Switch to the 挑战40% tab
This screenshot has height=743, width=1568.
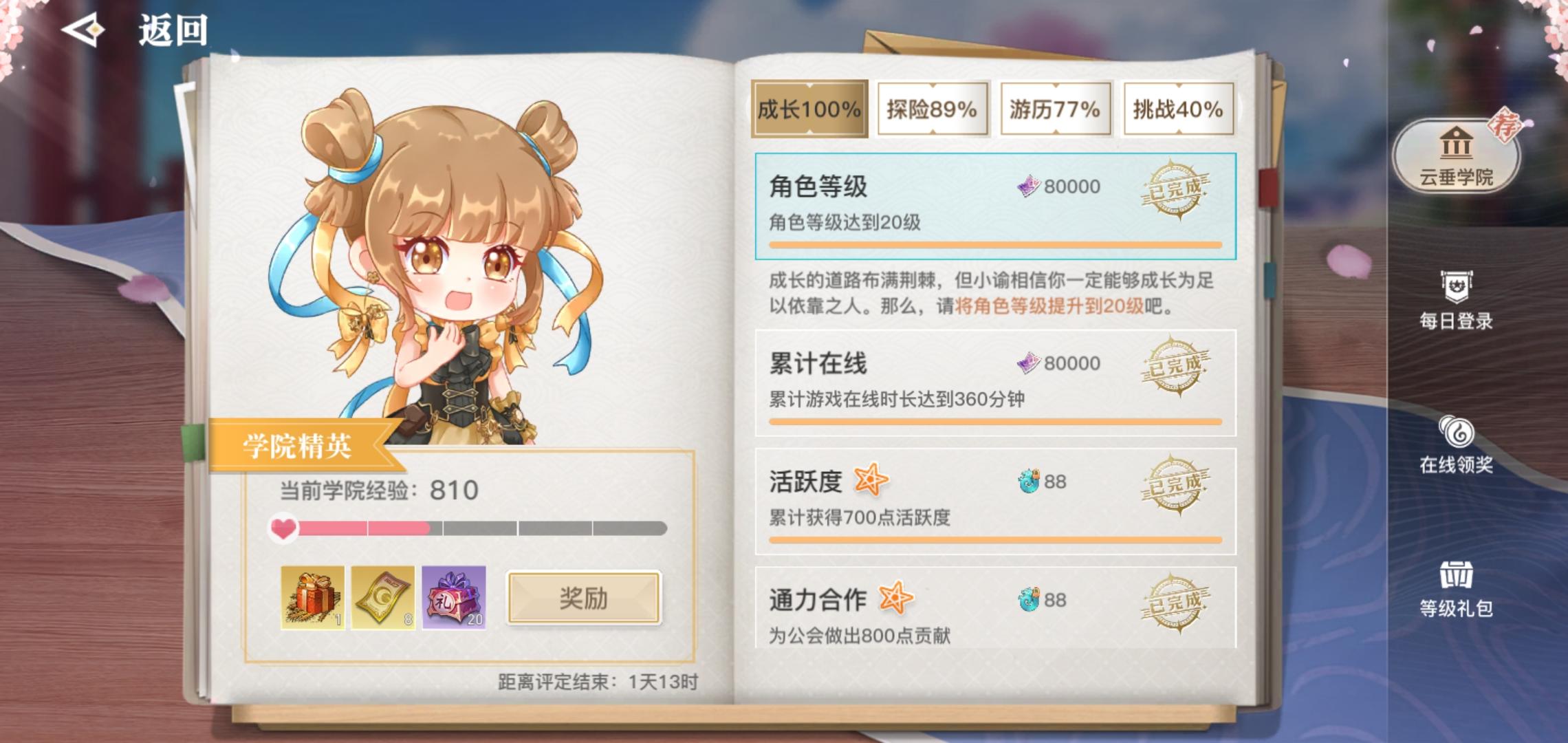1177,108
